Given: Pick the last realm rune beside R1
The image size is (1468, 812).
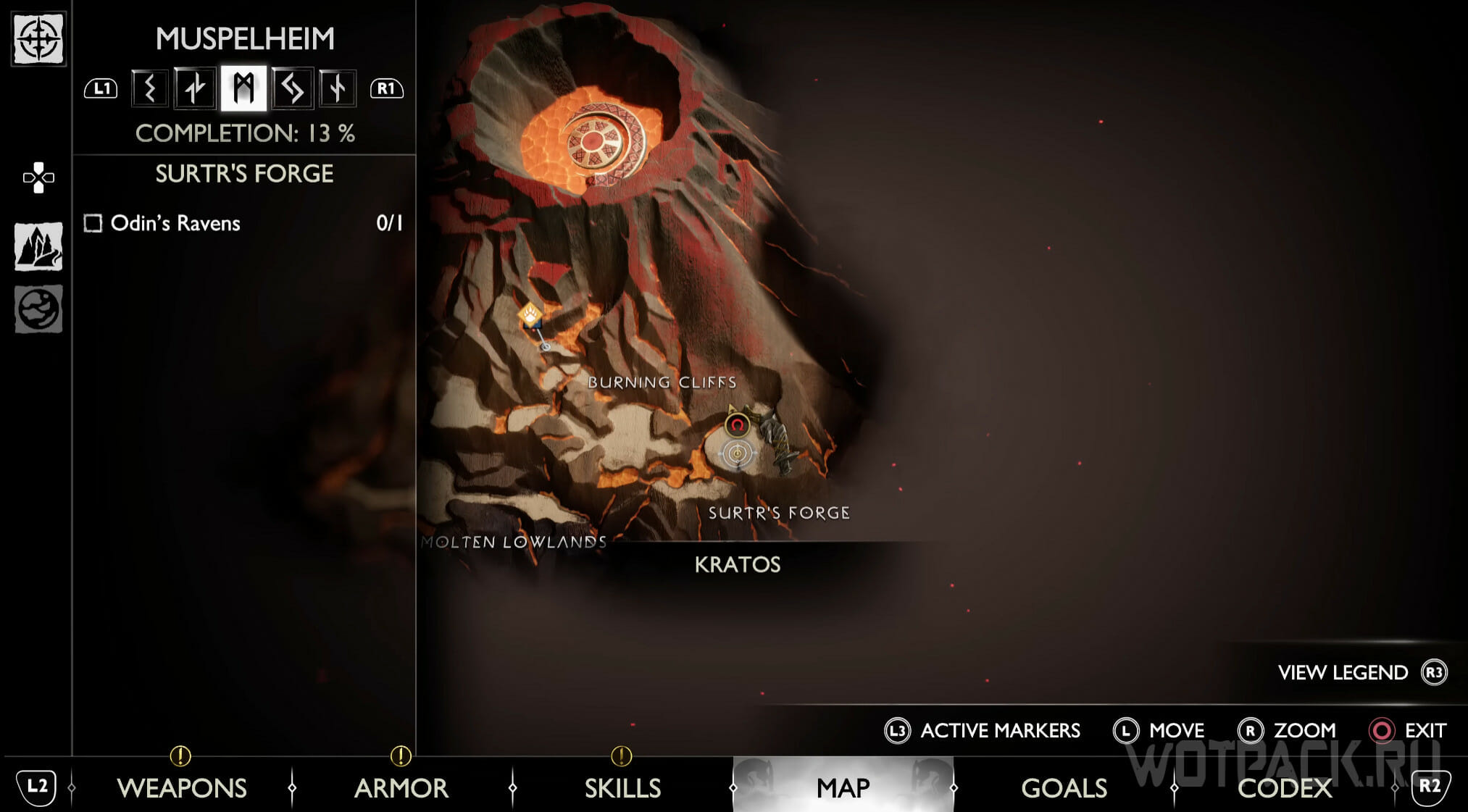Looking at the screenshot, I should (337, 88).
